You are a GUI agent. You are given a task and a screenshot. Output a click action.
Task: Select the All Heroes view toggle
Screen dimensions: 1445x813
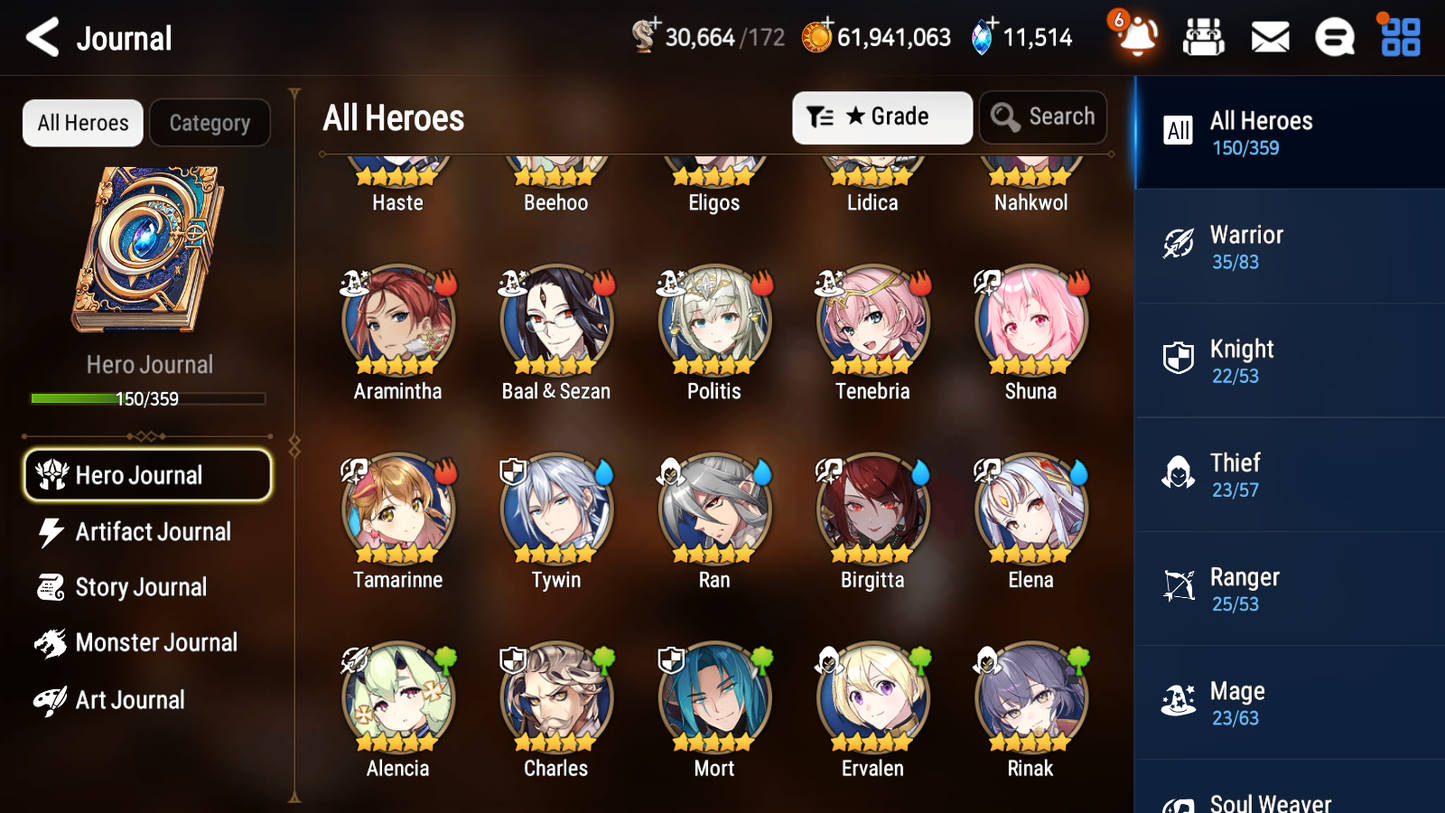point(82,123)
